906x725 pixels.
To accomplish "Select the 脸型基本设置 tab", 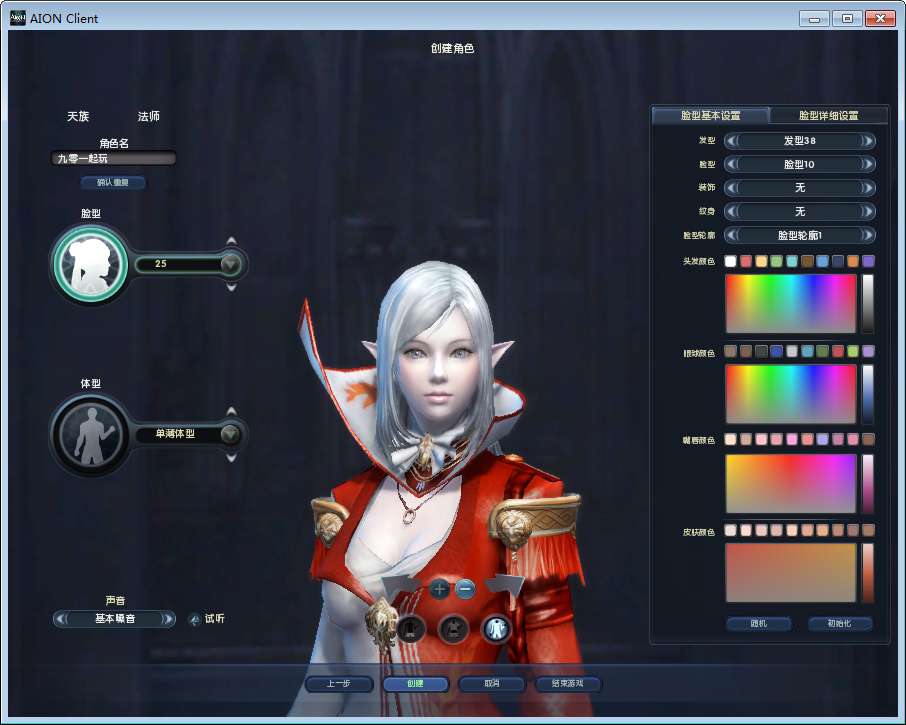I will coord(710,116).
